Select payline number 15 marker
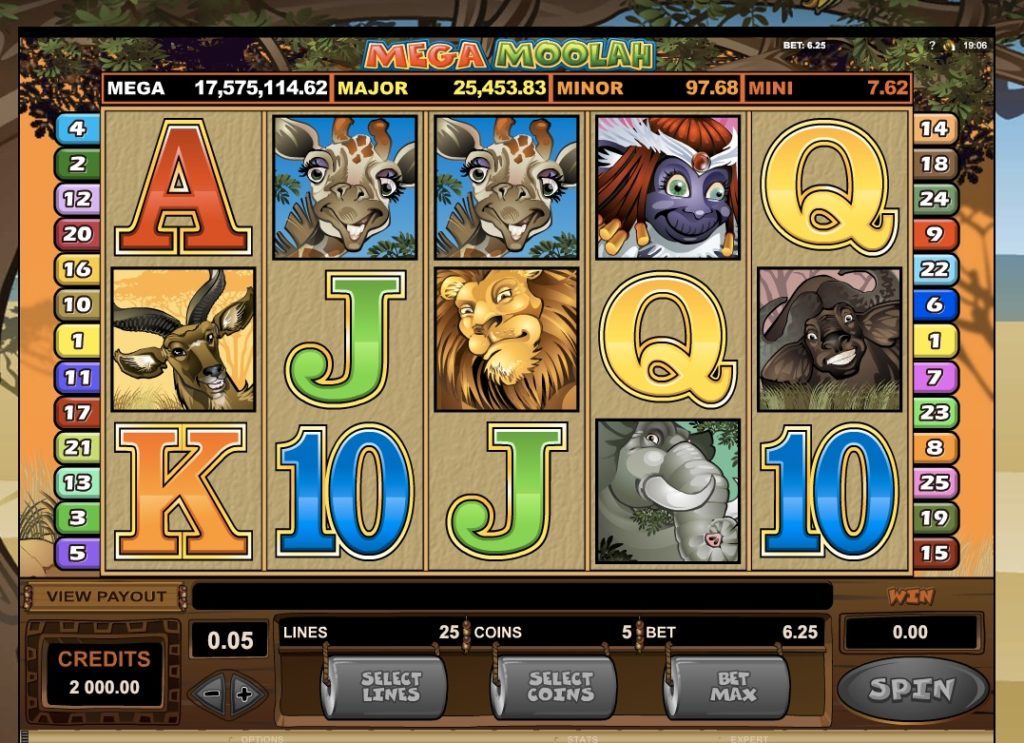This screenshot has width=1024, height=743. pos(934,552)
